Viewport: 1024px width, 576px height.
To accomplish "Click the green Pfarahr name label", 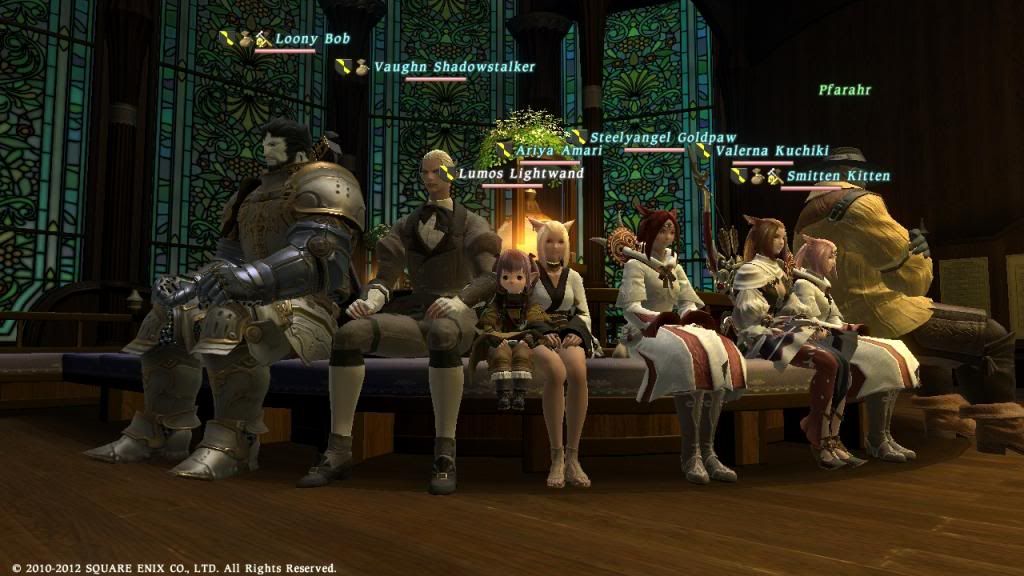I will (x=844, y=90).
